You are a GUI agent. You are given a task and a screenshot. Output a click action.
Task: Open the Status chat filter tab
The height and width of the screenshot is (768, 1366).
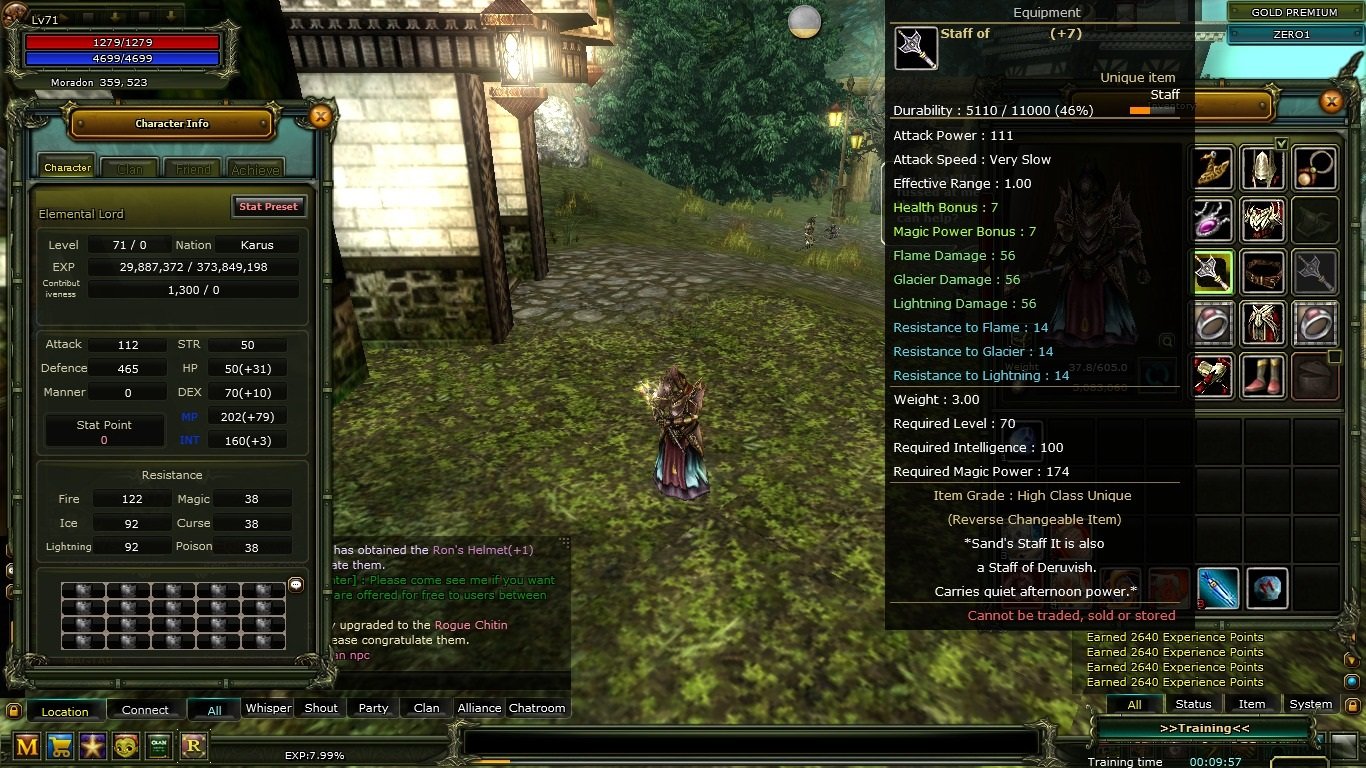click(x=1194, y=704)
